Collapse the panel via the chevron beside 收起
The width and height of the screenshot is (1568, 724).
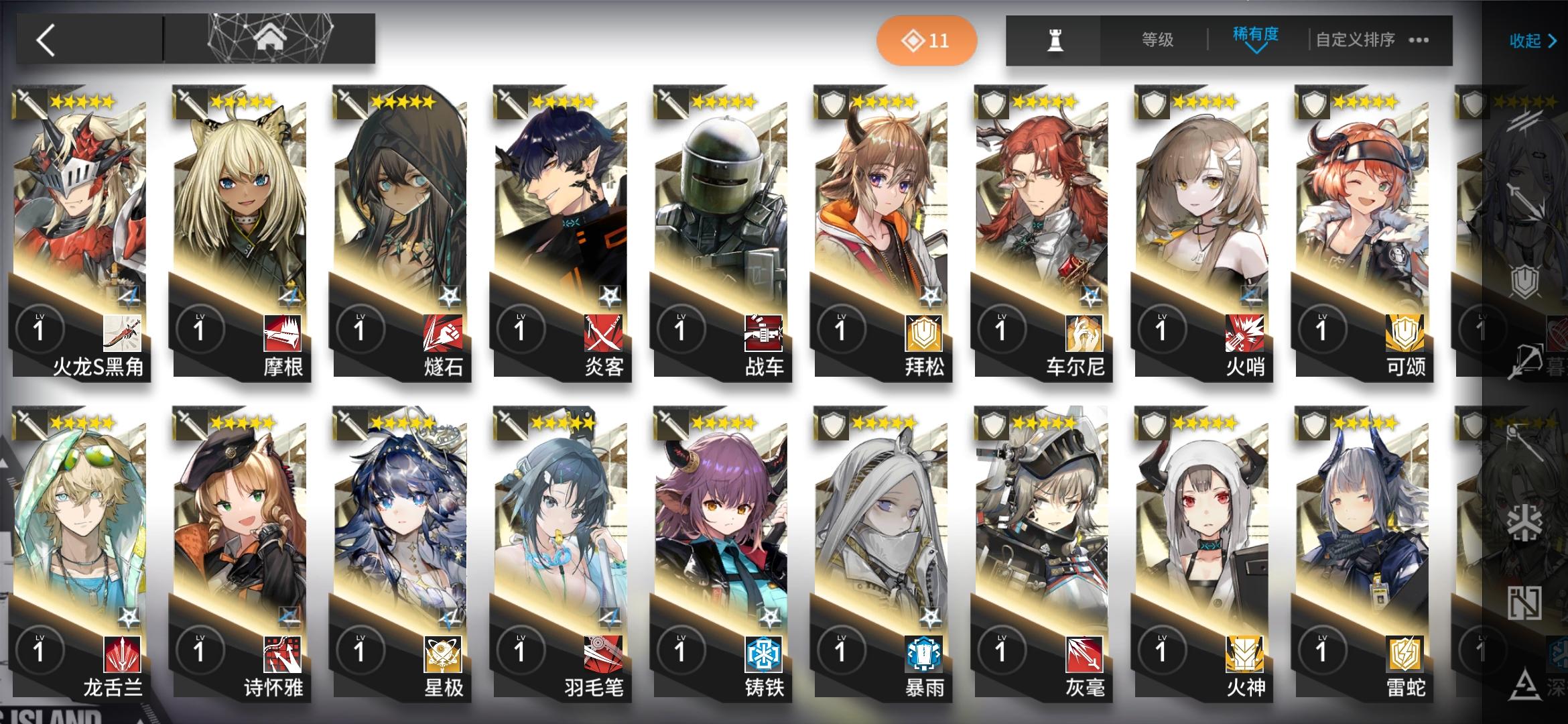tap(1551, 41)
